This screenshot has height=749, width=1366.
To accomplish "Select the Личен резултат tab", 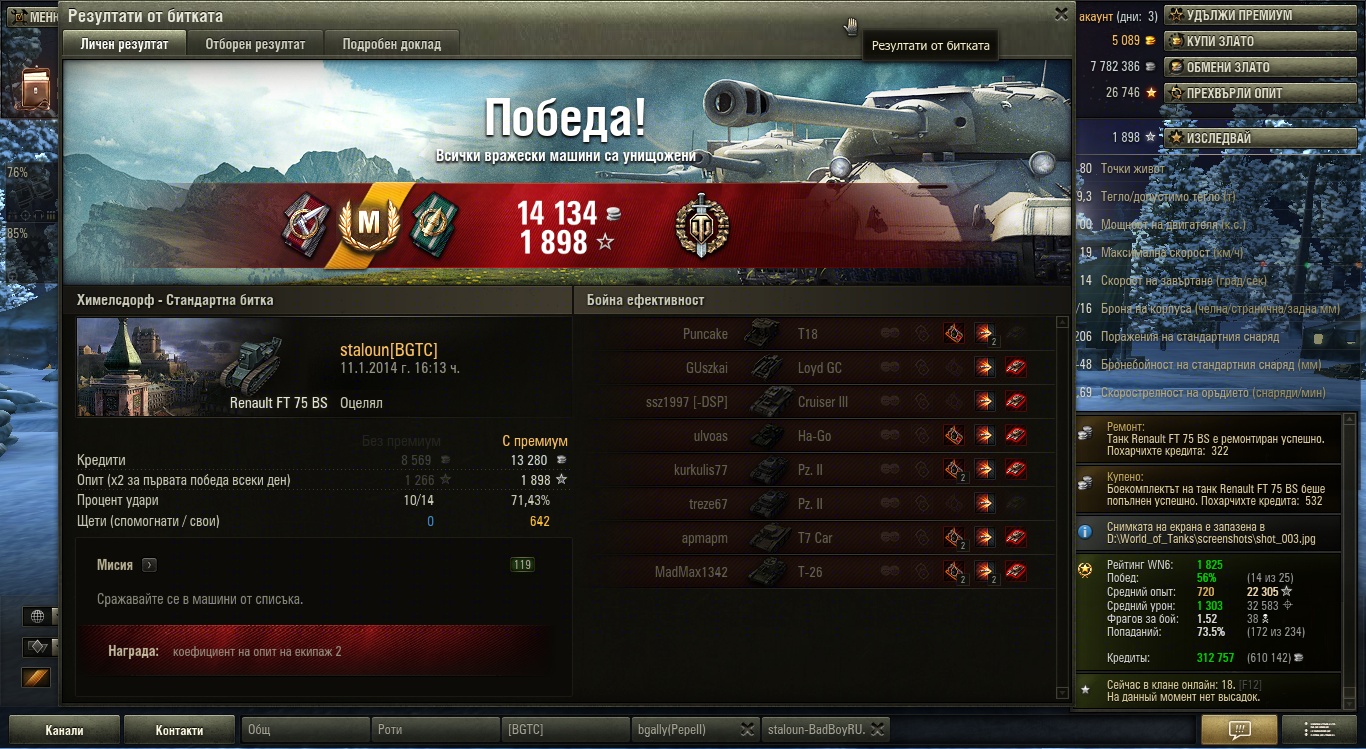I will 125,44.
